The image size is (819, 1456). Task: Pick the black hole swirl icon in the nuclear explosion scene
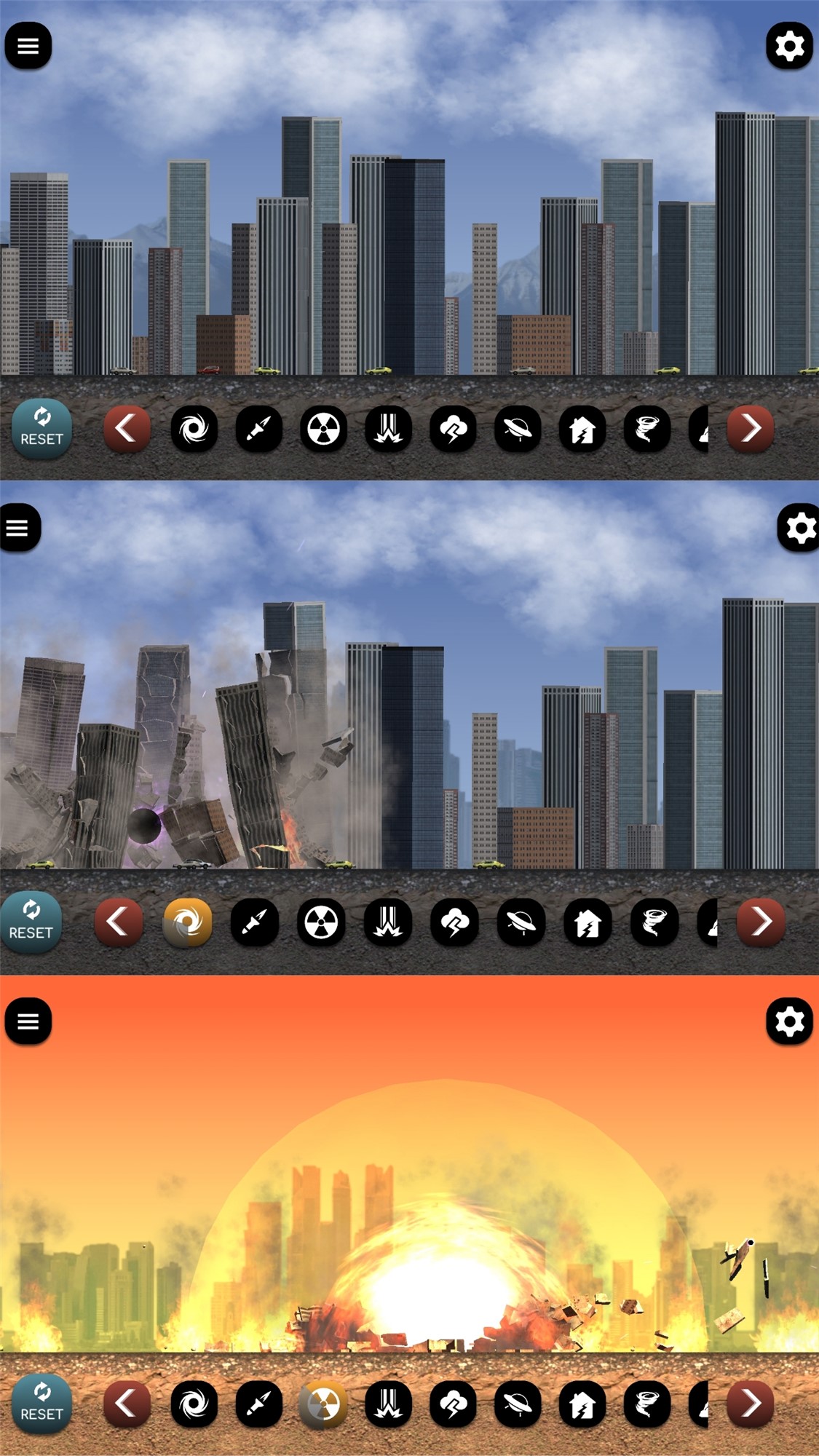pyautogui.click(x=194, y=1404)
